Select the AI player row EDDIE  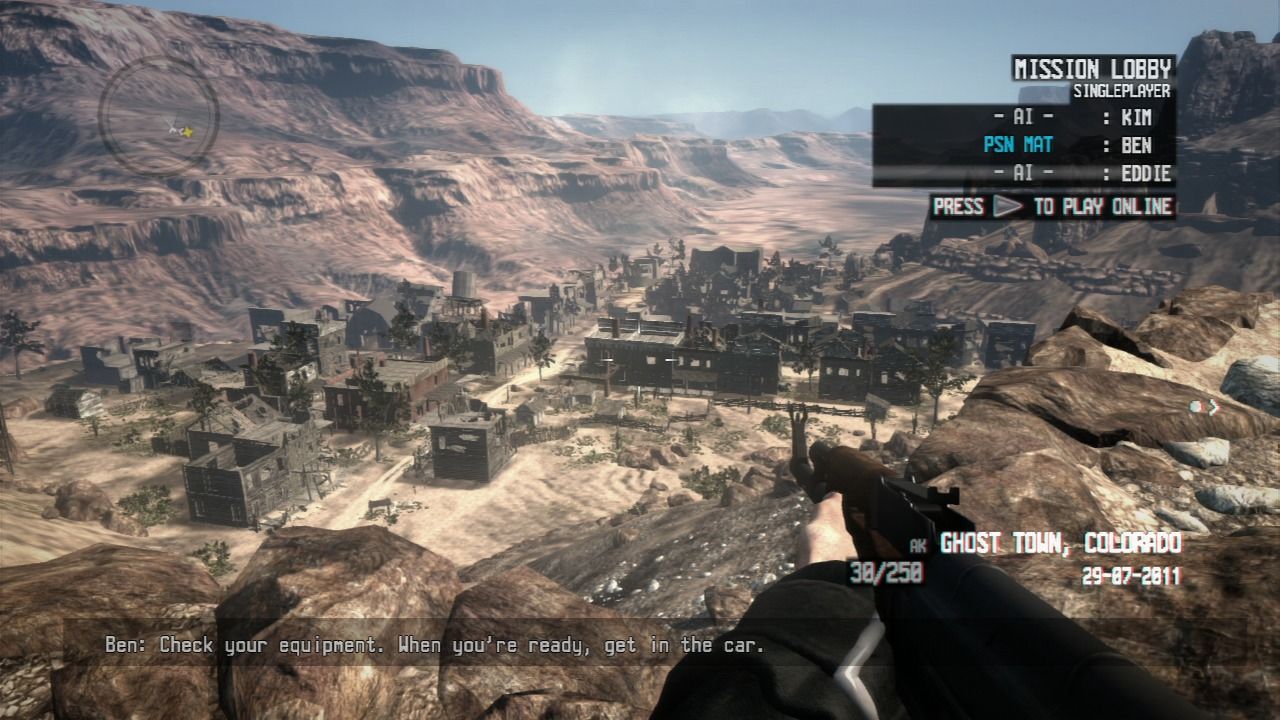(1023, 173)
